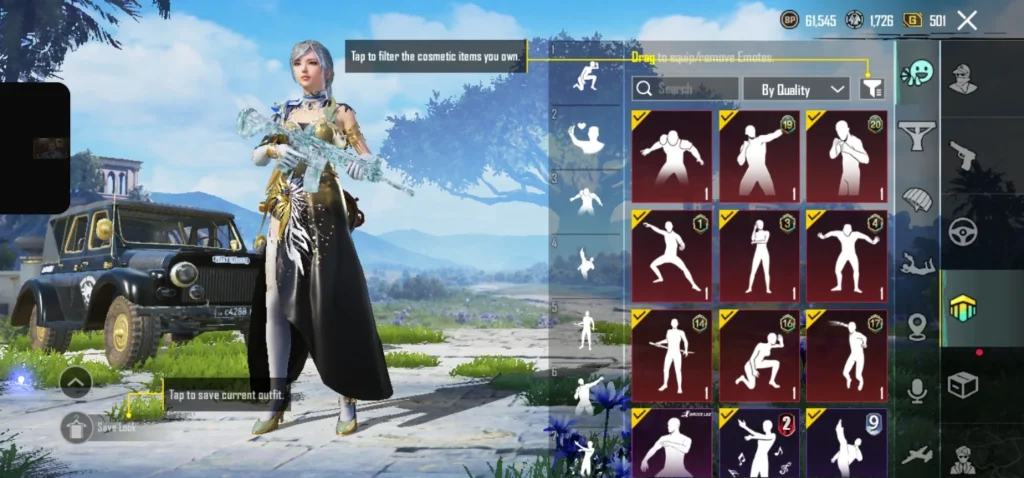Click the emote Search field
This screenshot has width=1024, height=478.
686,89
